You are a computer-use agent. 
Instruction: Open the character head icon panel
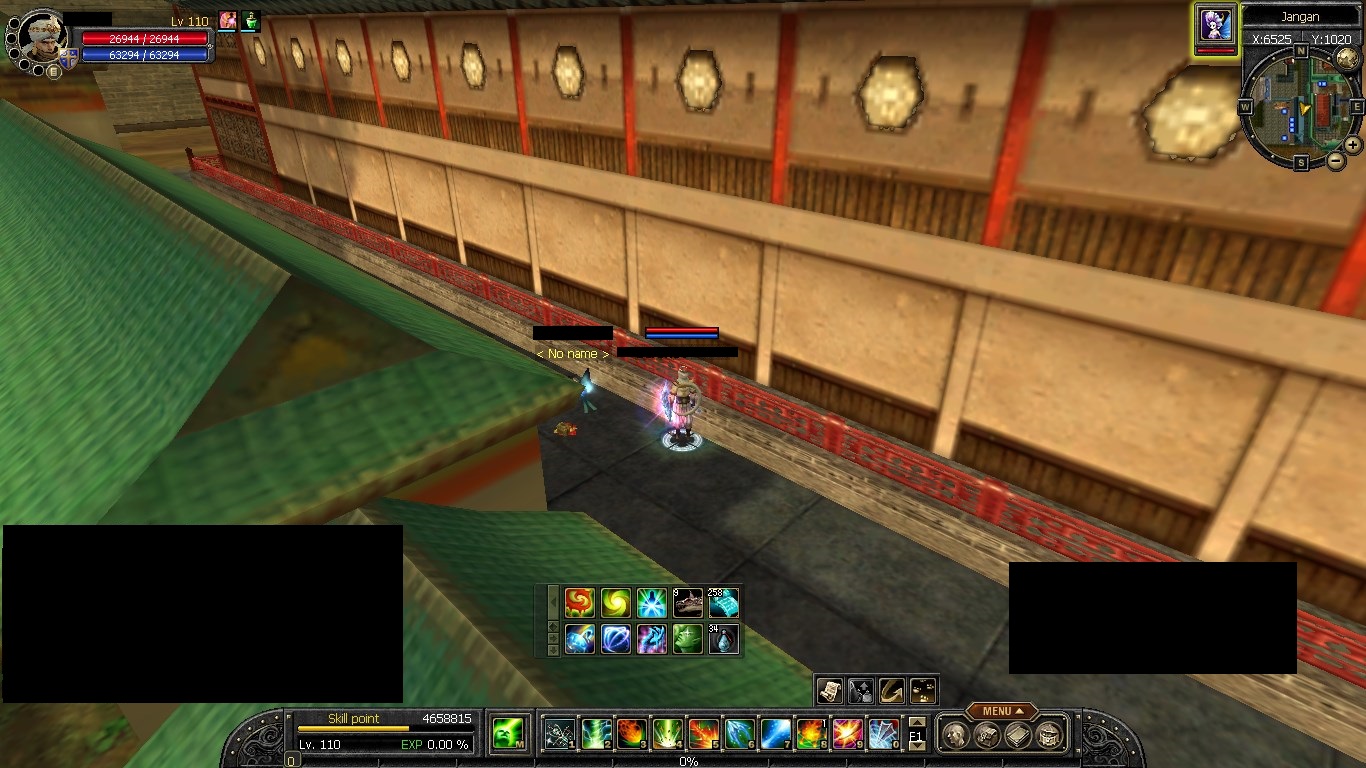pos(956,736)
